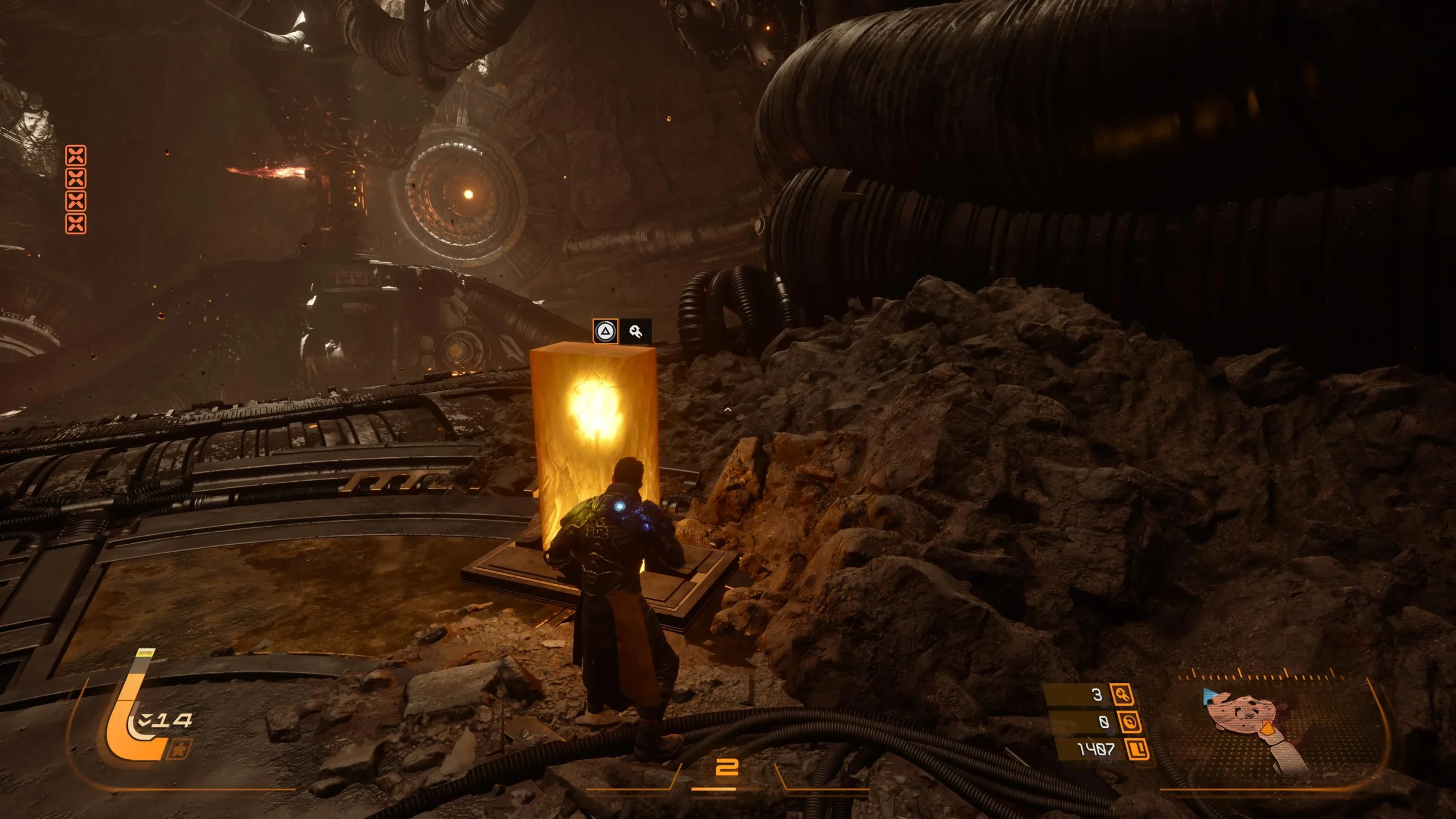Screen dimensions: 1456x819
Task: Select the orange marker on the minimap
Action: click(1266, 729)
